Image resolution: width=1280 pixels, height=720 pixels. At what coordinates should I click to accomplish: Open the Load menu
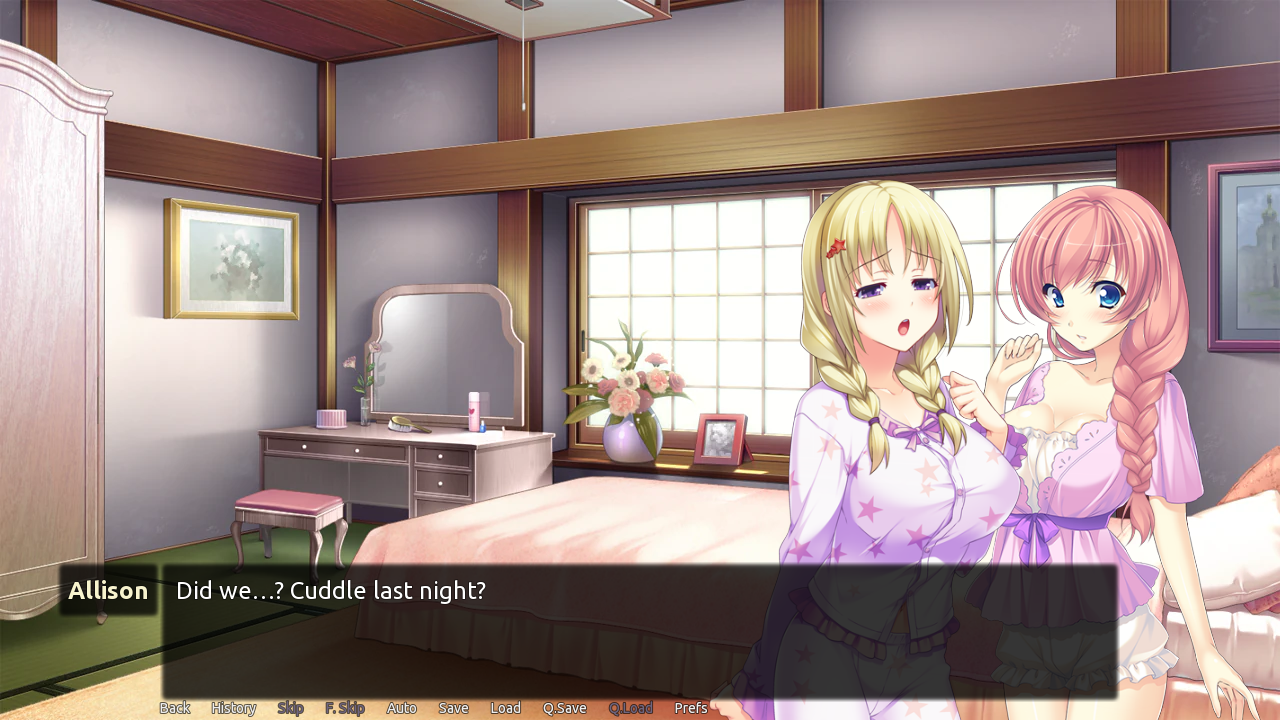click(505, 708)
